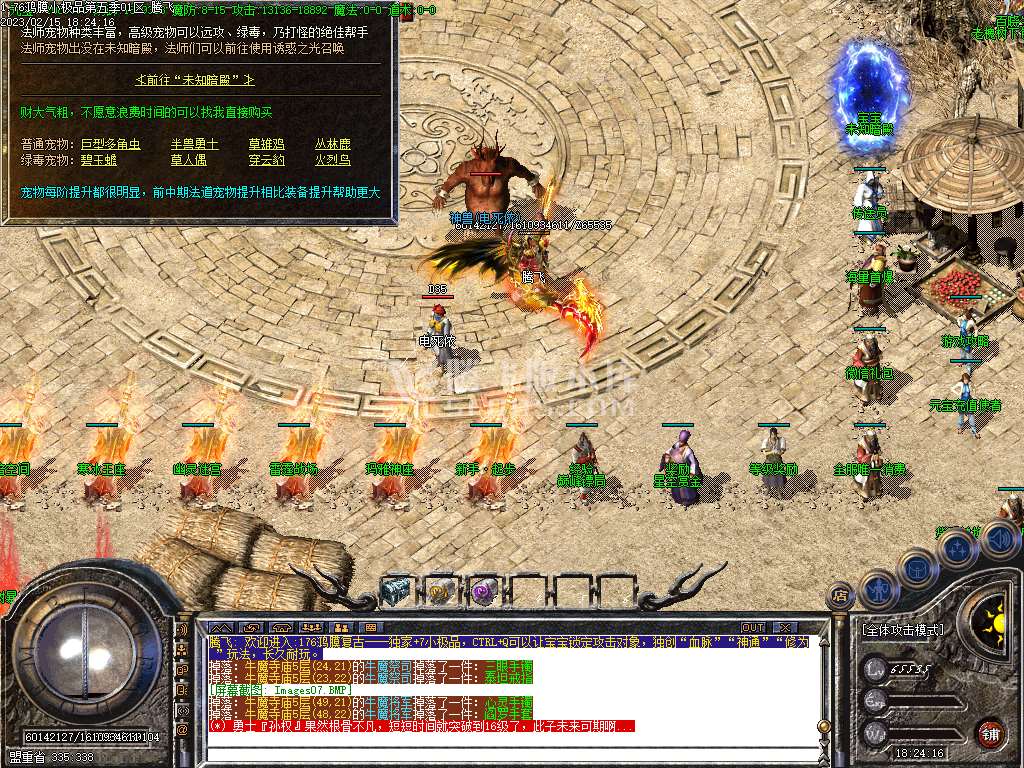Select the 草雉鸡 pet link
The width and height of the screenshot is (1024, 768).
click(266, 144)
